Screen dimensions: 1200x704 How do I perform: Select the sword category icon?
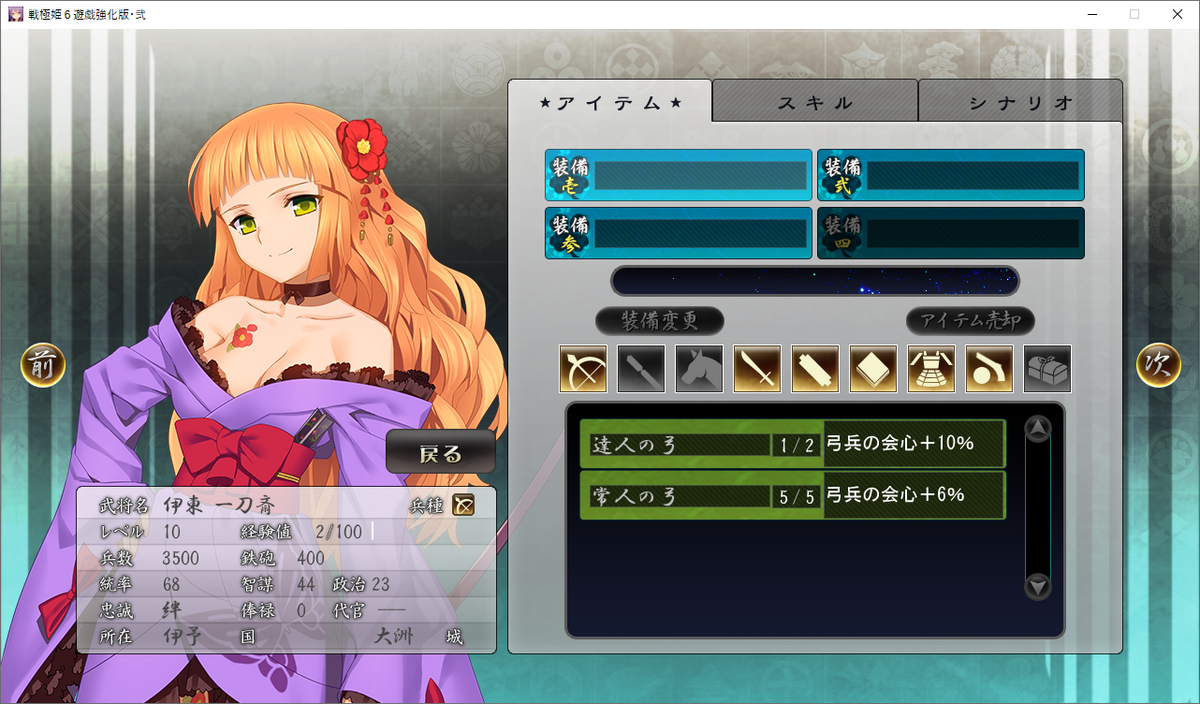[x=757, y=369]
